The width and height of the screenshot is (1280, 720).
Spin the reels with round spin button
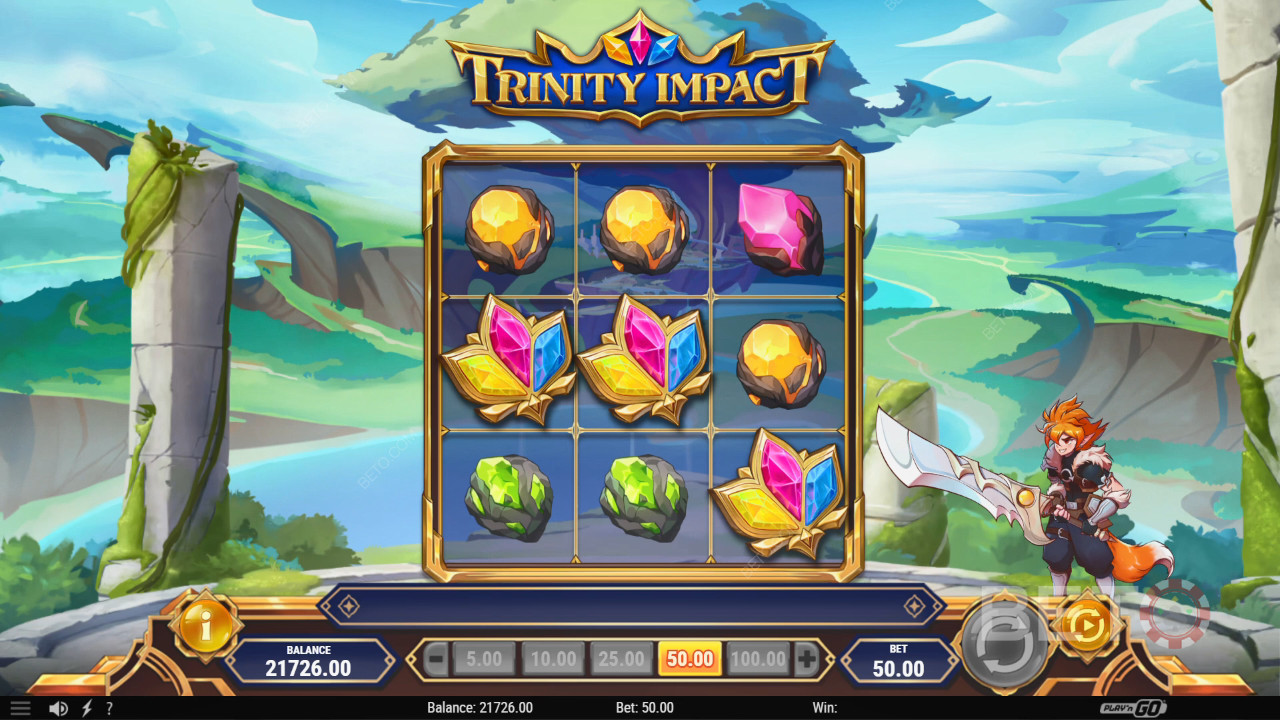tap(1003, 641)
